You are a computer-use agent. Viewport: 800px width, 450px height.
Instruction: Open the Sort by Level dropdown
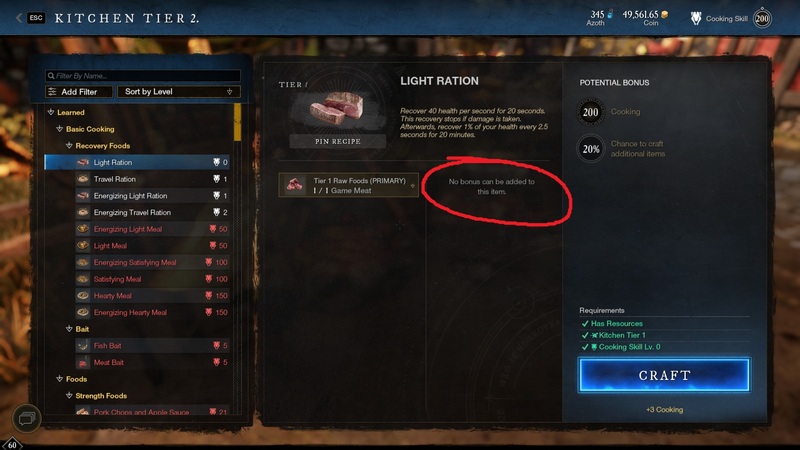tap(178, 91)
